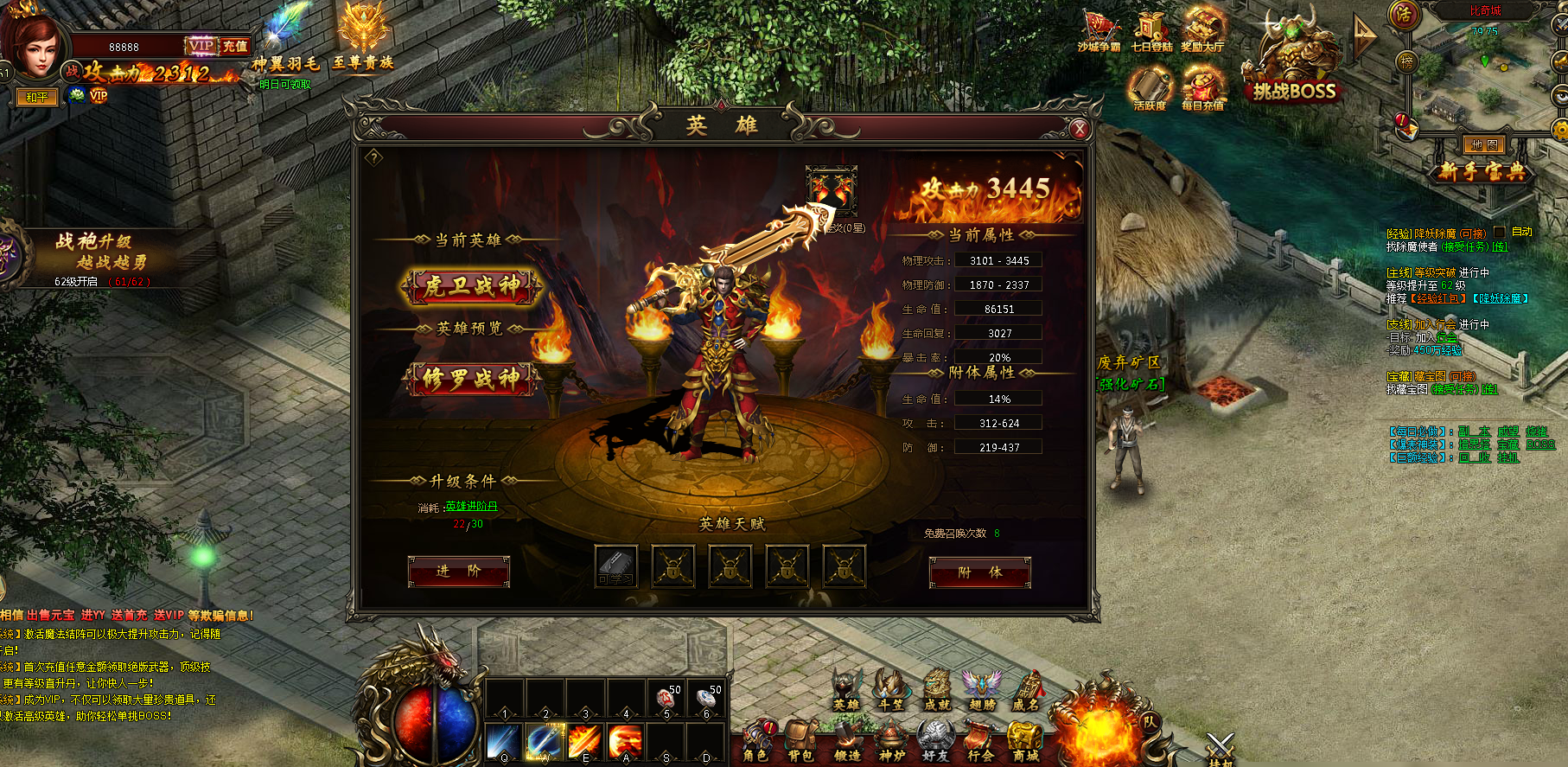Activate the 附体 possession button
1568x767 pixels.
pyautogui.click(x=979, y=572)
